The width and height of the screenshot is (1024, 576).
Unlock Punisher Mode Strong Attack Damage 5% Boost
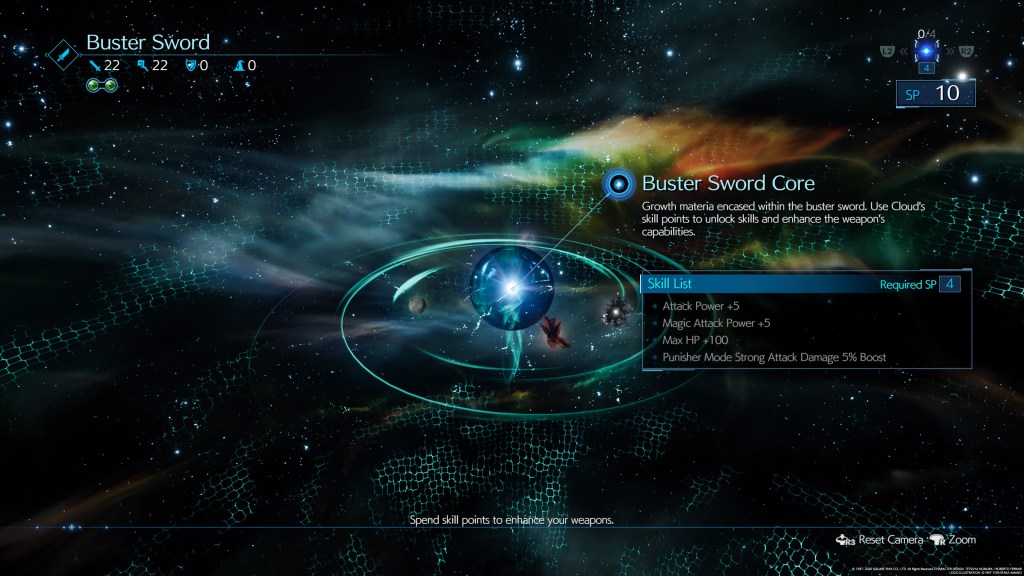(x=774, y=357)
